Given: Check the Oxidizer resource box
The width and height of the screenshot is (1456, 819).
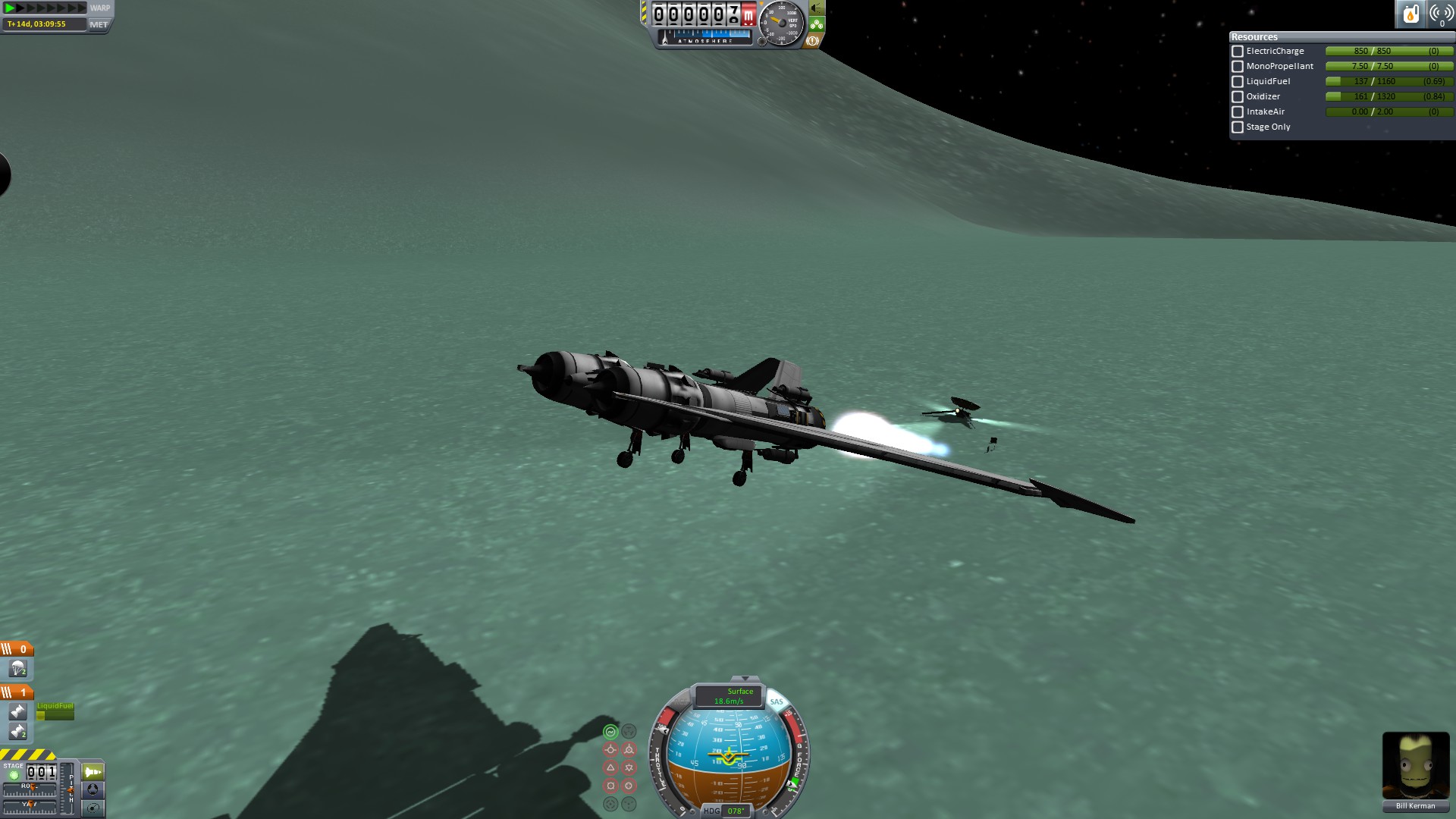Looking at the screenshot, I should 1238,97.
